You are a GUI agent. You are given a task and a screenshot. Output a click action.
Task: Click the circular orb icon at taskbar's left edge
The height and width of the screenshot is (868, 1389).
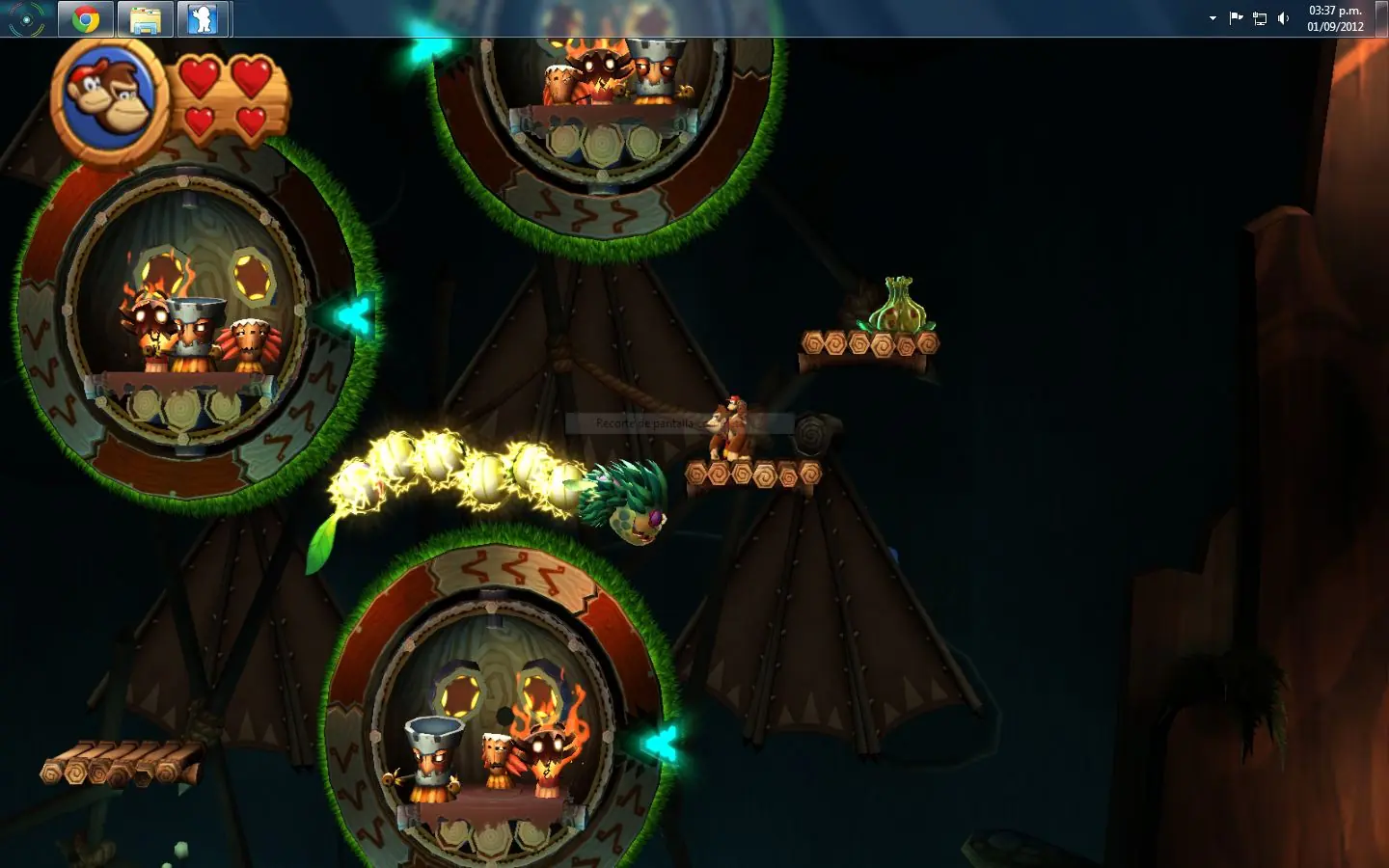26,17
